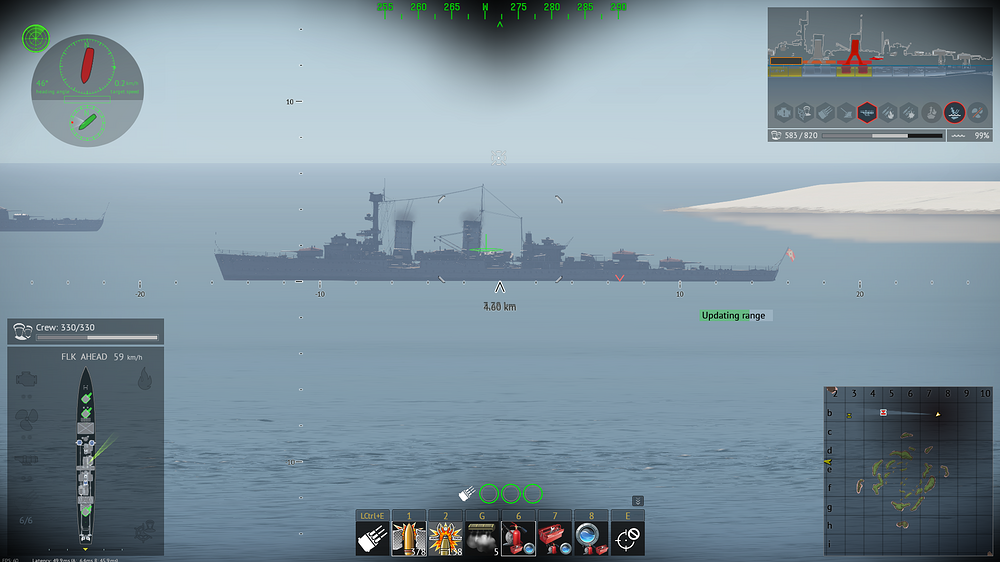
Task: Collapse the action bar with the chevron
Action: pos(638,501)
